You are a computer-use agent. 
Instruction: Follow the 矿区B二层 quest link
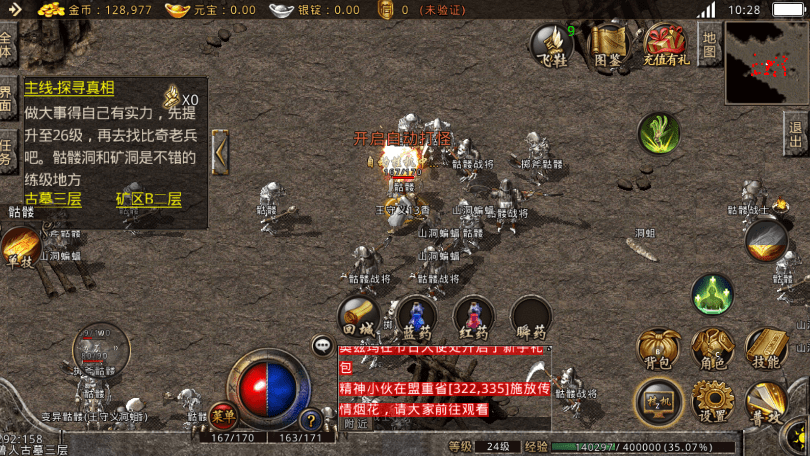(x=148, y=199)
